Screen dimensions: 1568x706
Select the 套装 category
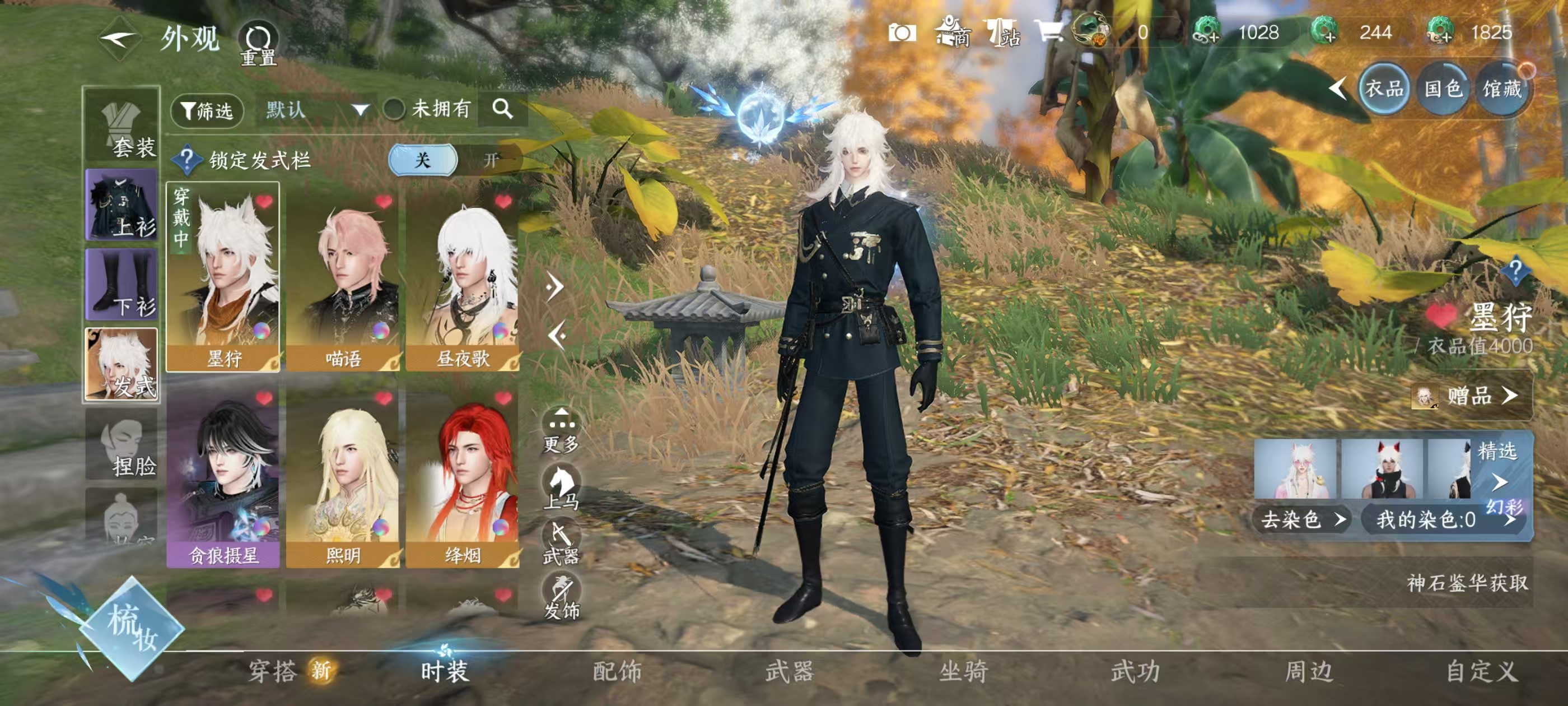point(122,126)
